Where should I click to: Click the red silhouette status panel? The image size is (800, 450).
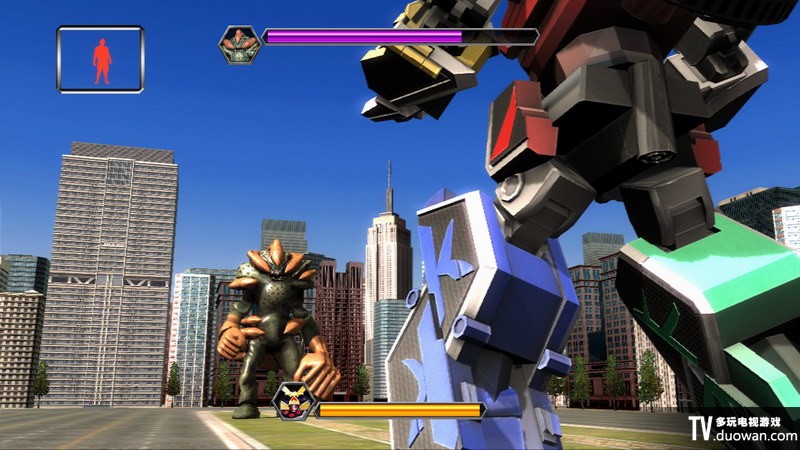point(100,60)
